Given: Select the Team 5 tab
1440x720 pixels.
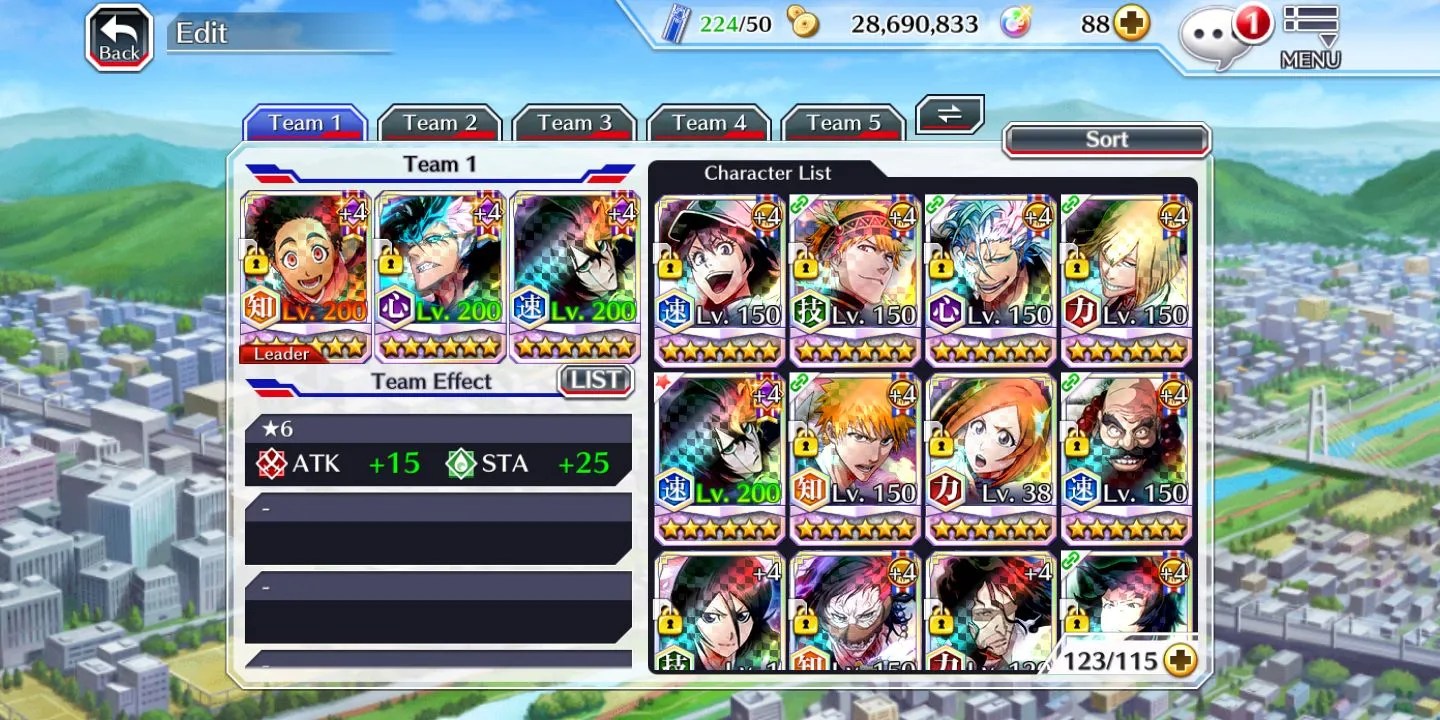Looking at the screenshot, I should coord(844,123).
